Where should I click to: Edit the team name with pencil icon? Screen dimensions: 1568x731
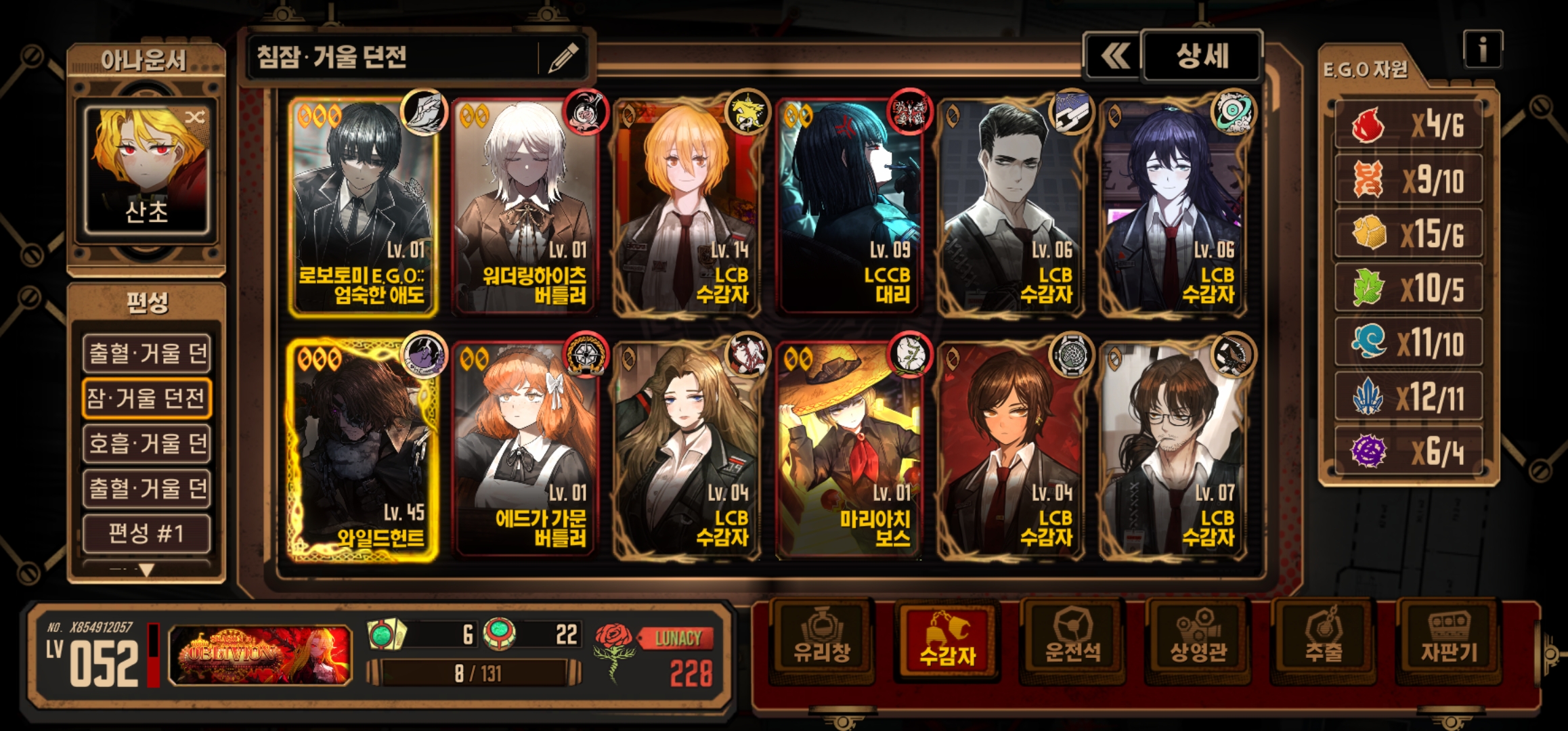pos(563,58)
